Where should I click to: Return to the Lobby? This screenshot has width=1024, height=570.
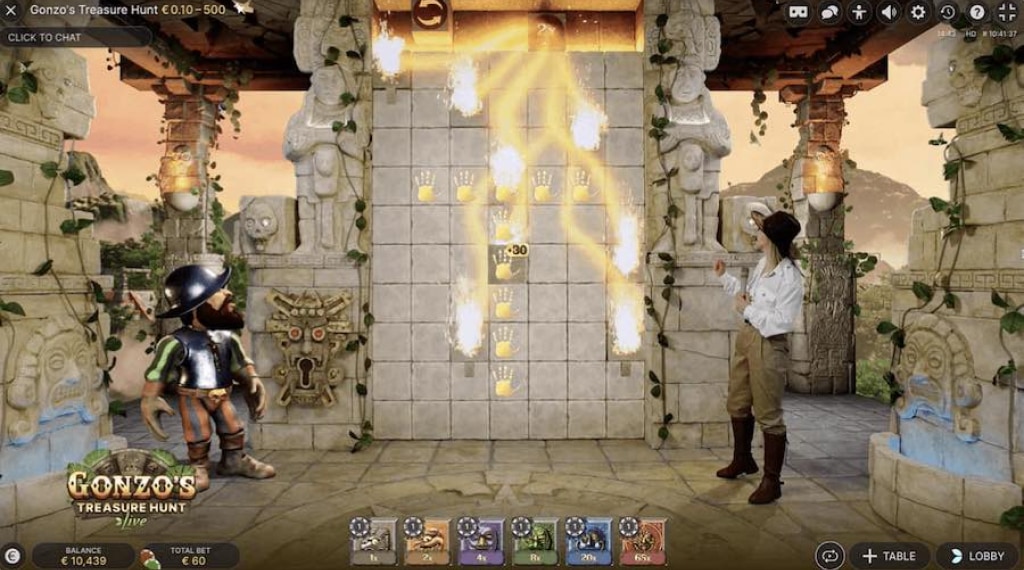[x=977, y=556]
